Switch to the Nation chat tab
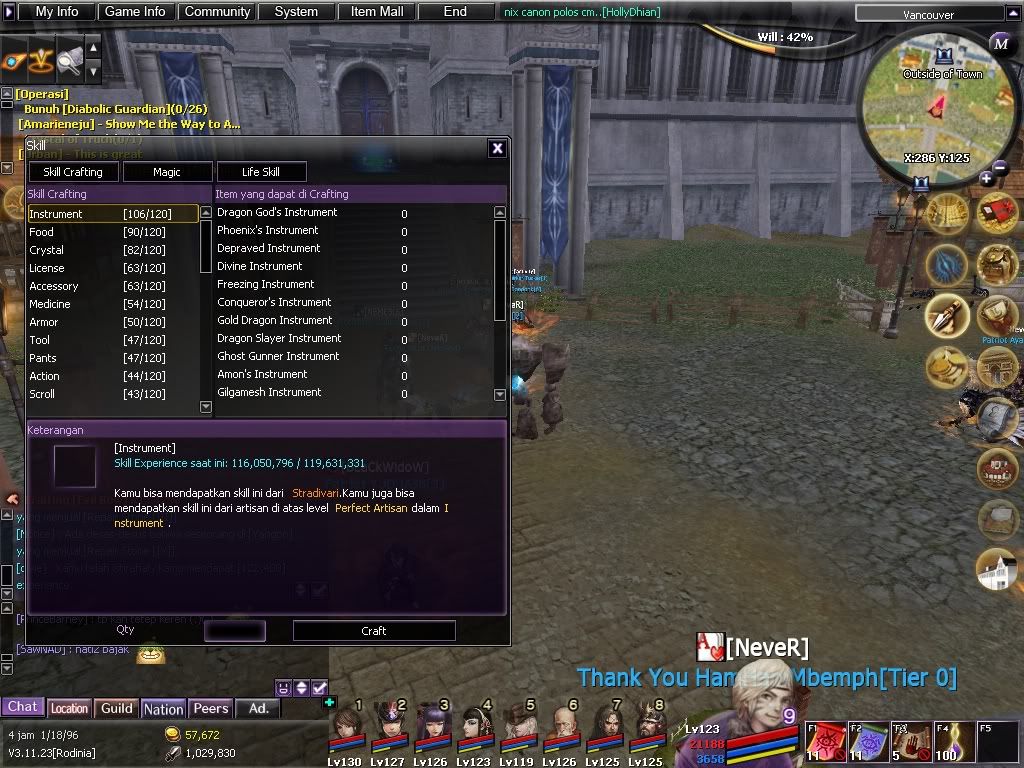 tap(163, 709)
